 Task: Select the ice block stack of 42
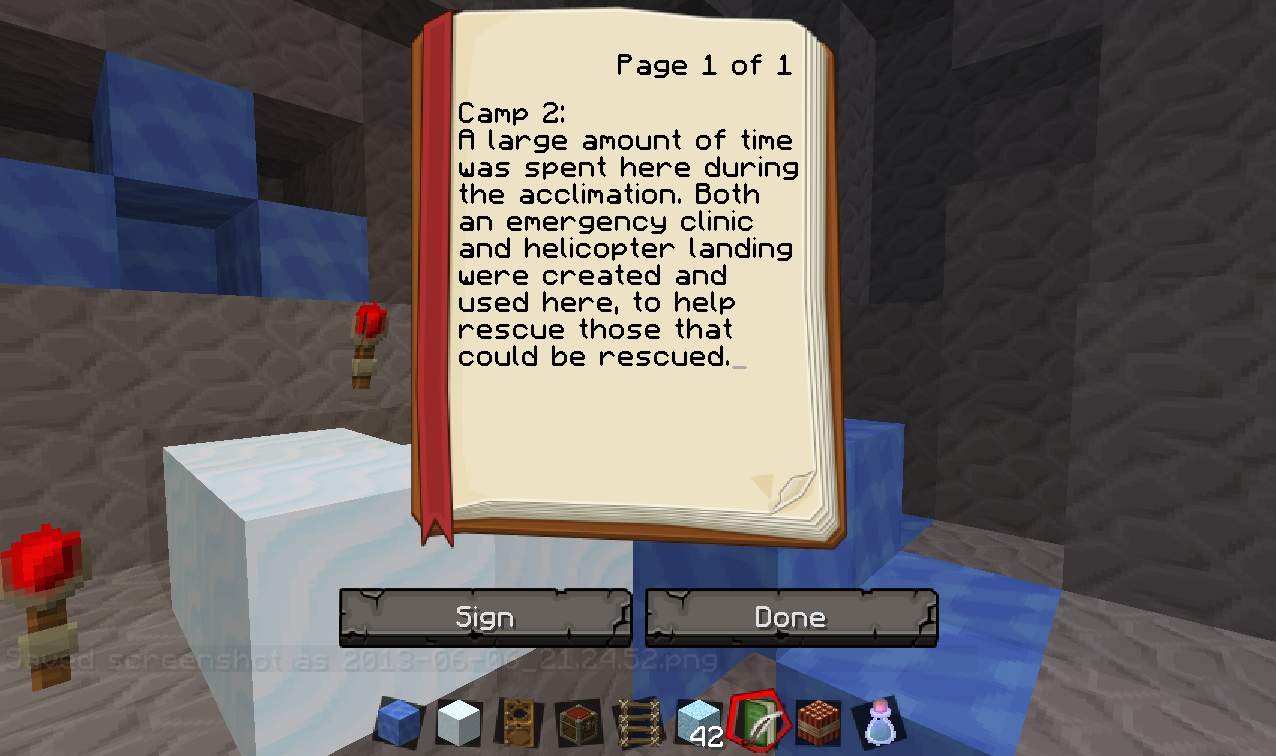point(699,721)
